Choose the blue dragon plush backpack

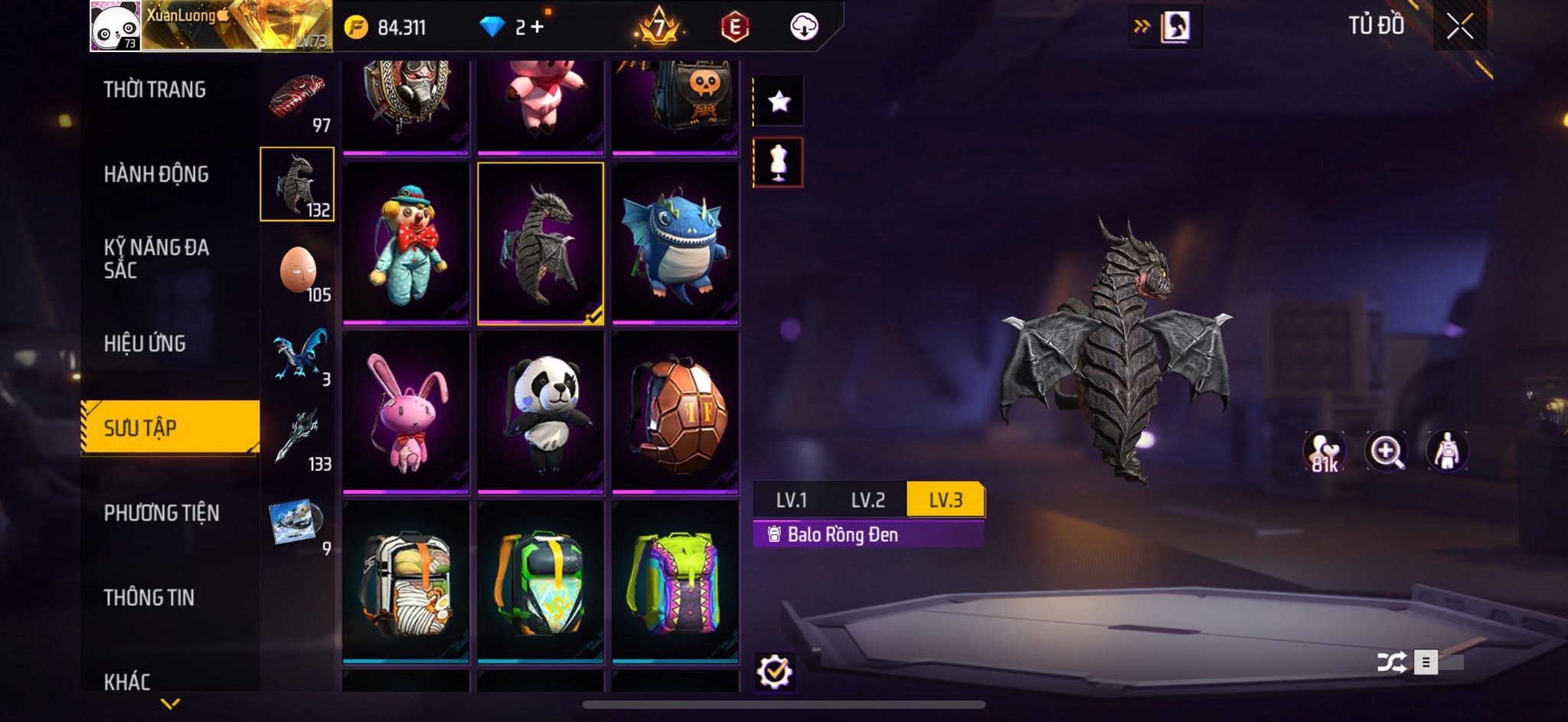[675, 242]
